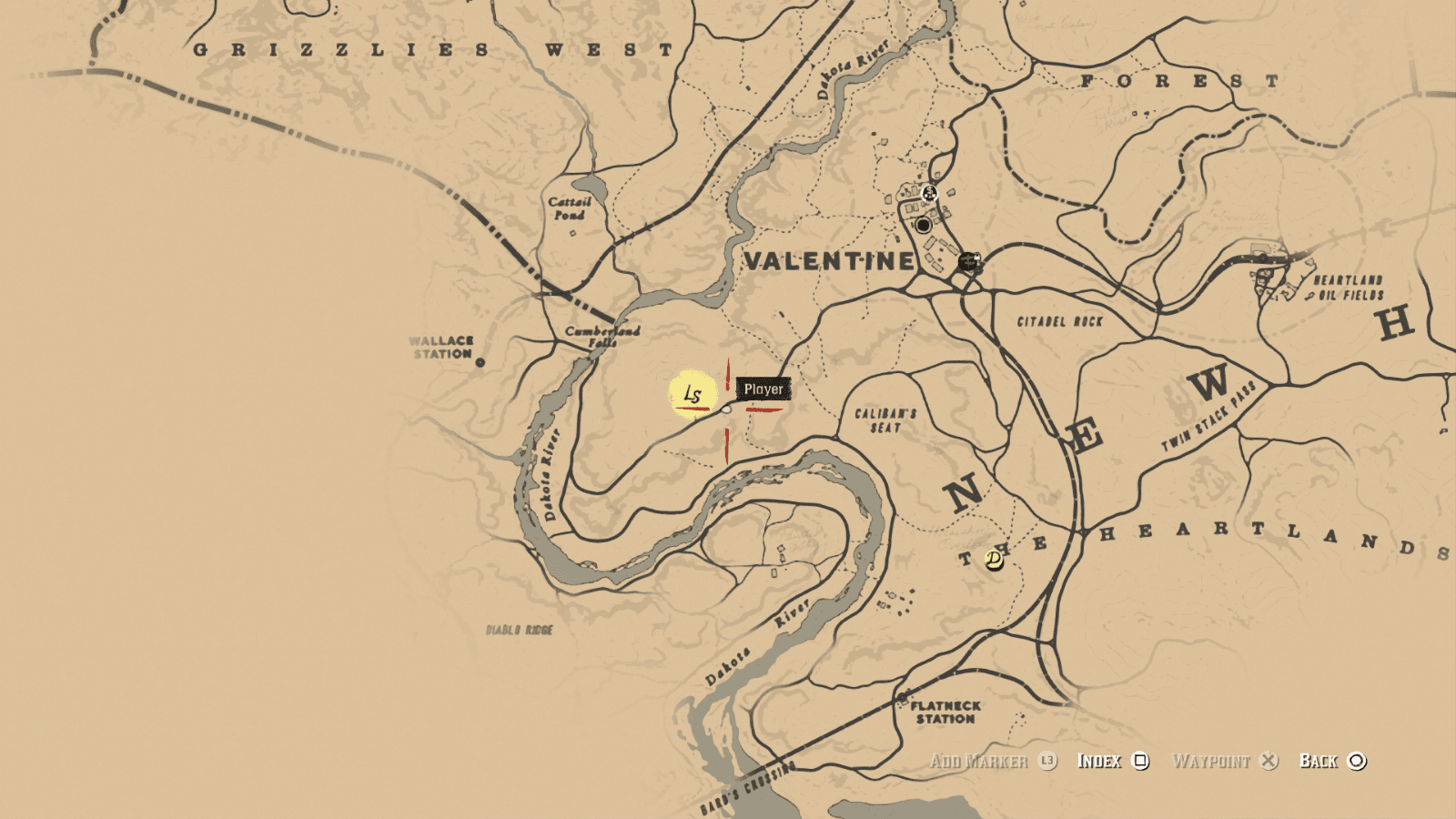Open the dollar-sign general store icon in Valentine
This screenshot has height=819, width=1456.
pos(929,193)
